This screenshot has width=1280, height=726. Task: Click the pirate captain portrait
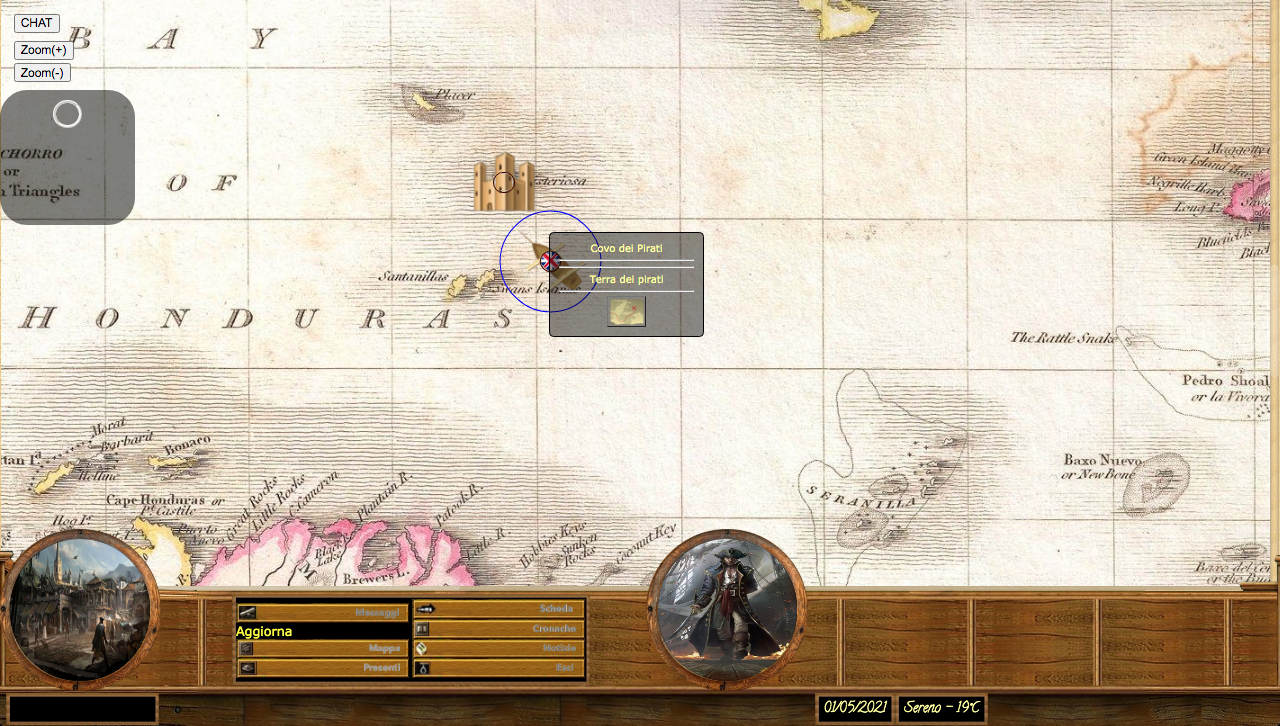pos(727,608)
